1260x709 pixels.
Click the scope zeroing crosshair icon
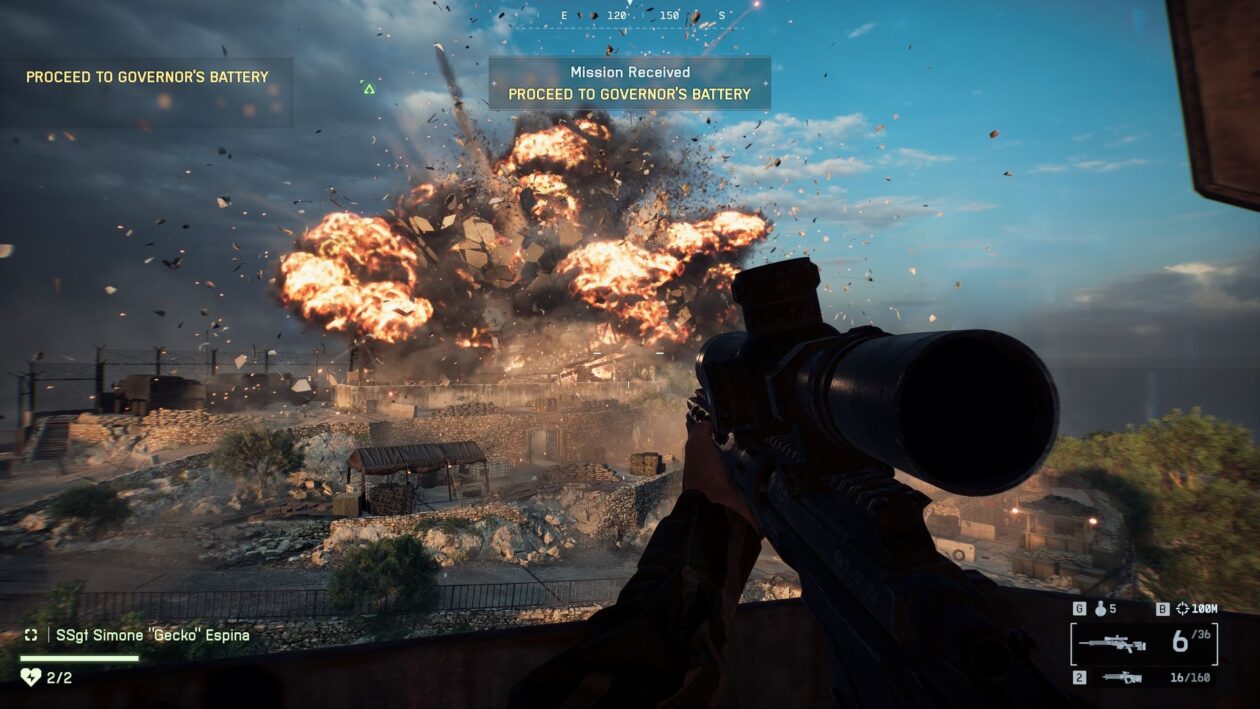pyautogui.click(x=1182, y=608)
